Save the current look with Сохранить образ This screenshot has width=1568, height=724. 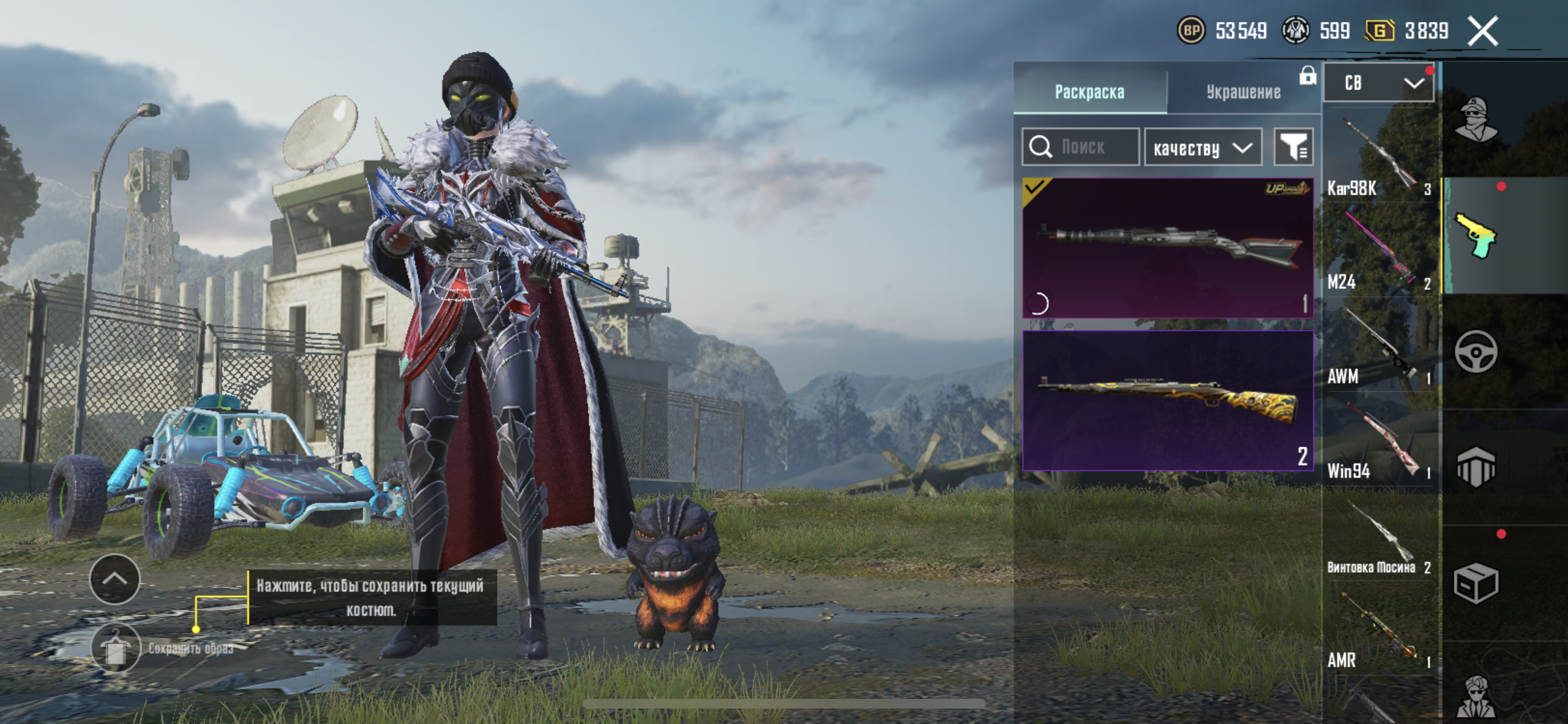tap(116, 647)
